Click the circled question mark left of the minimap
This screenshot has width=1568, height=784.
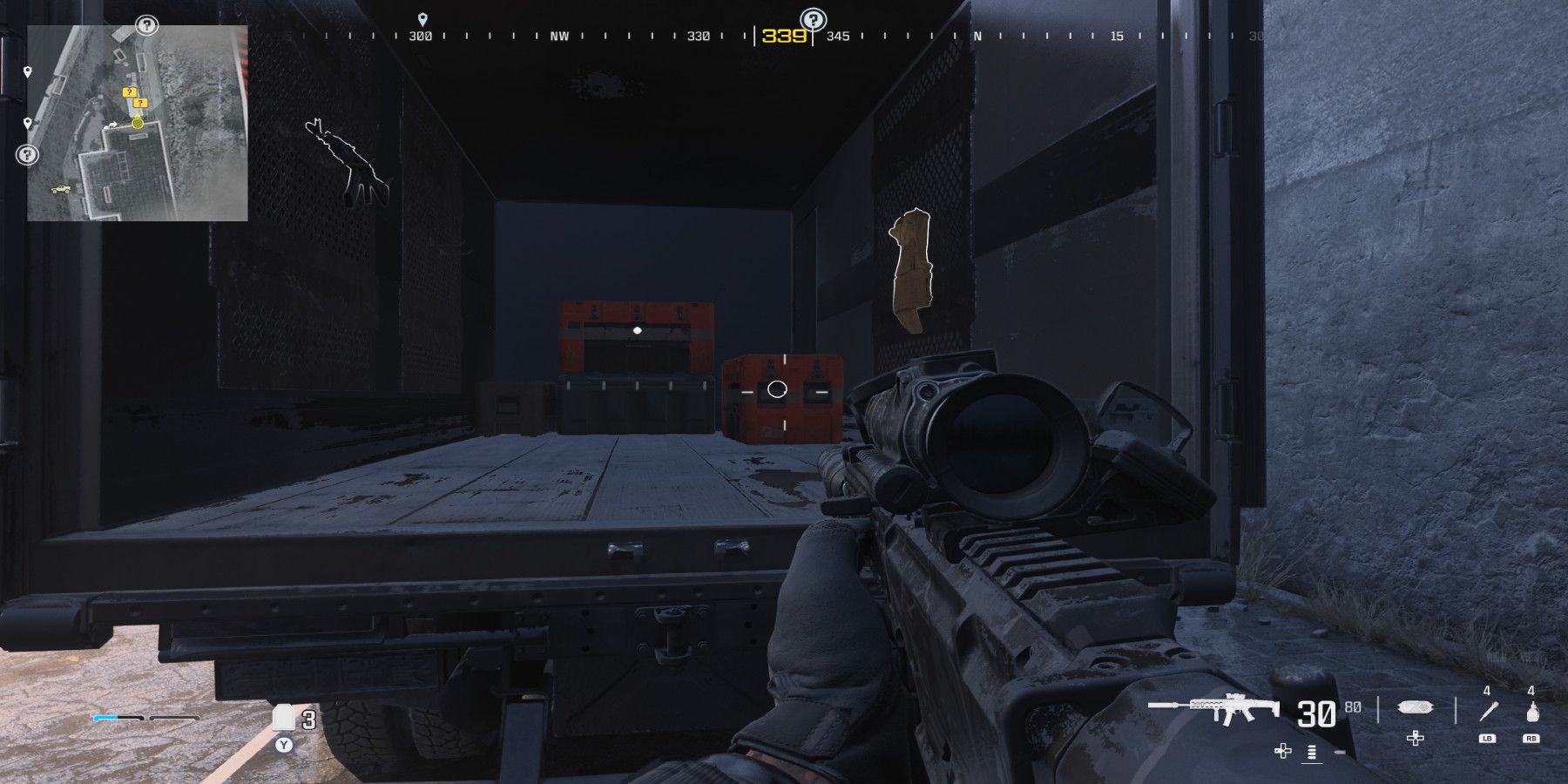(28, 154)
